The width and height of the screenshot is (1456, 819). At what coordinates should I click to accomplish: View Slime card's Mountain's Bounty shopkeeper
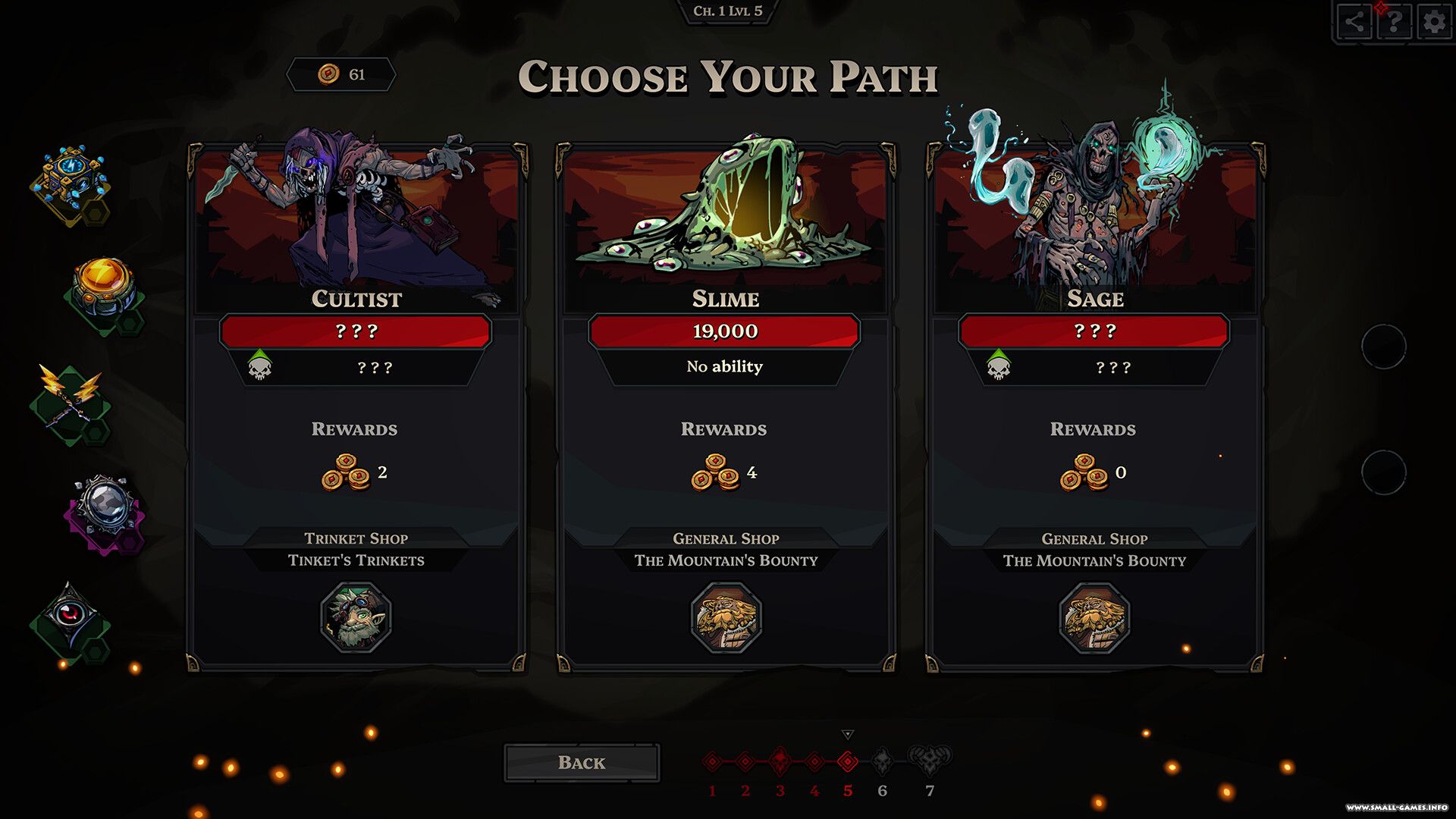tap(726, 617)
